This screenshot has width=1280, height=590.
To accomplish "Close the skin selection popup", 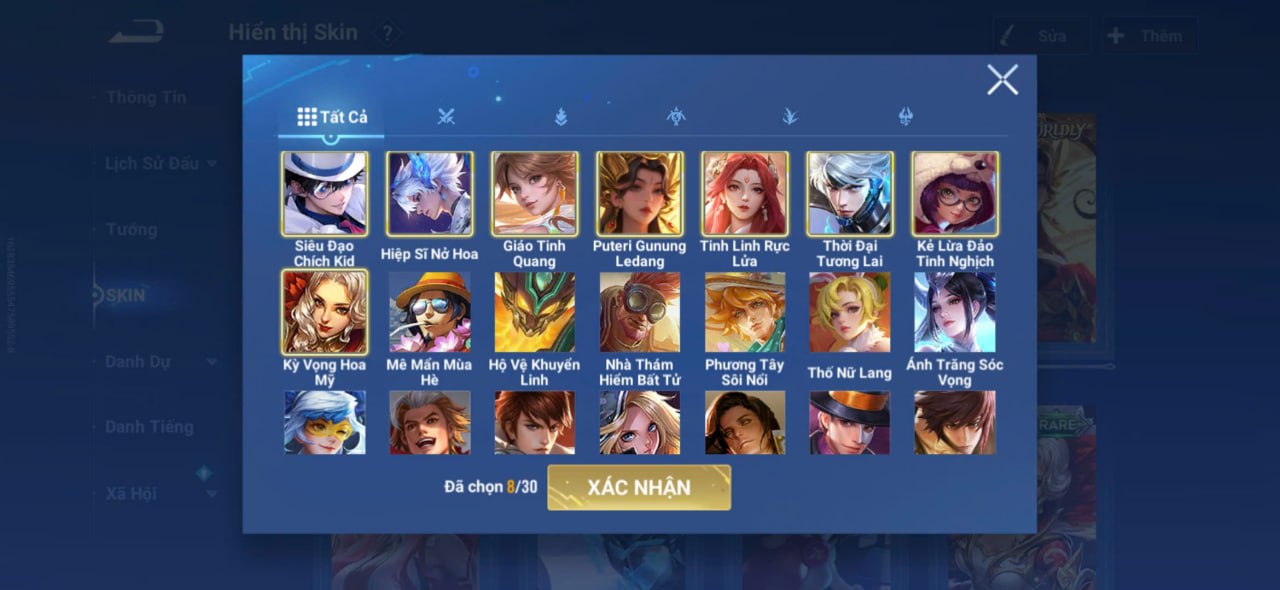I will [1002, 80].
